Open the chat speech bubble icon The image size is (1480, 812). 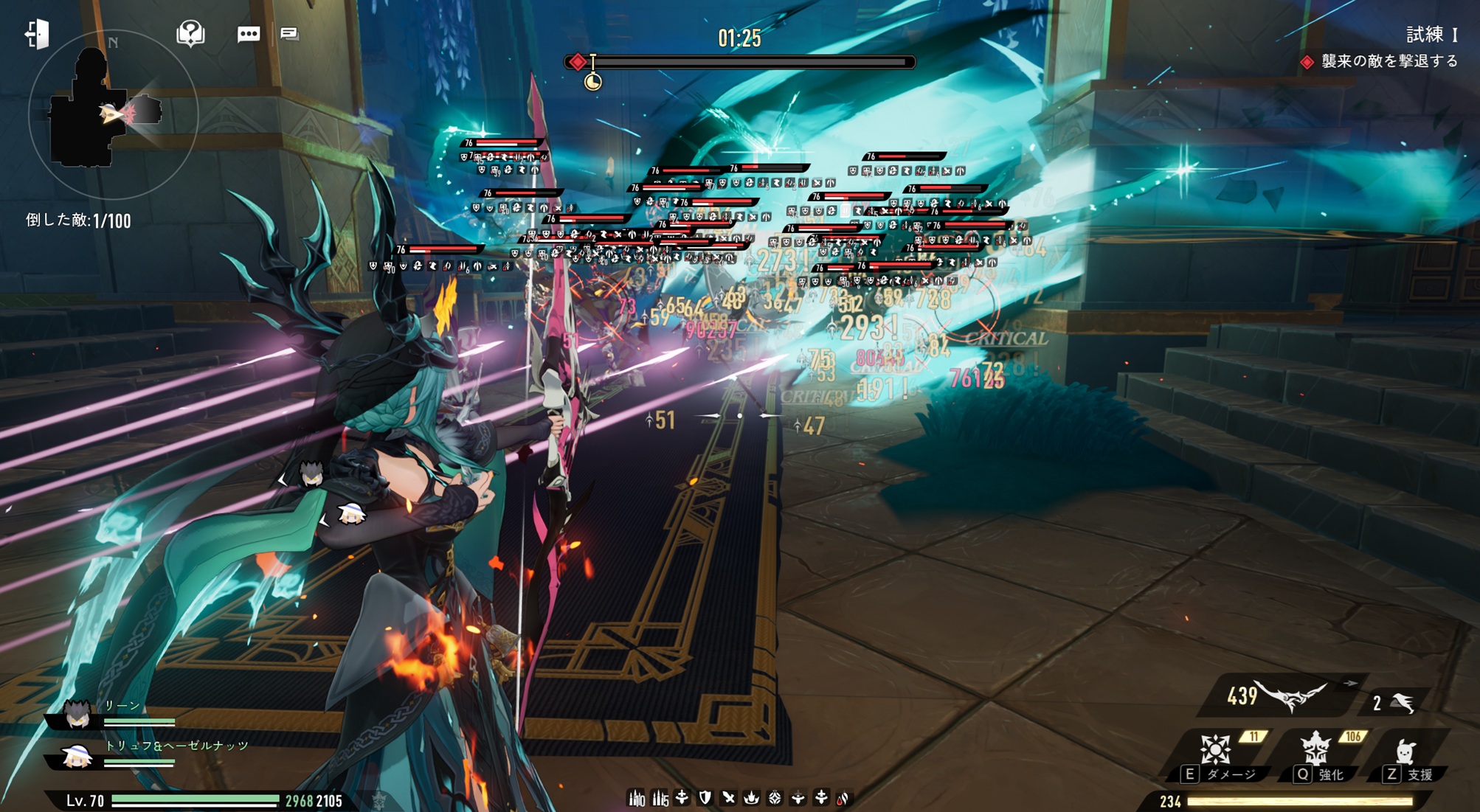click(248, 34)
